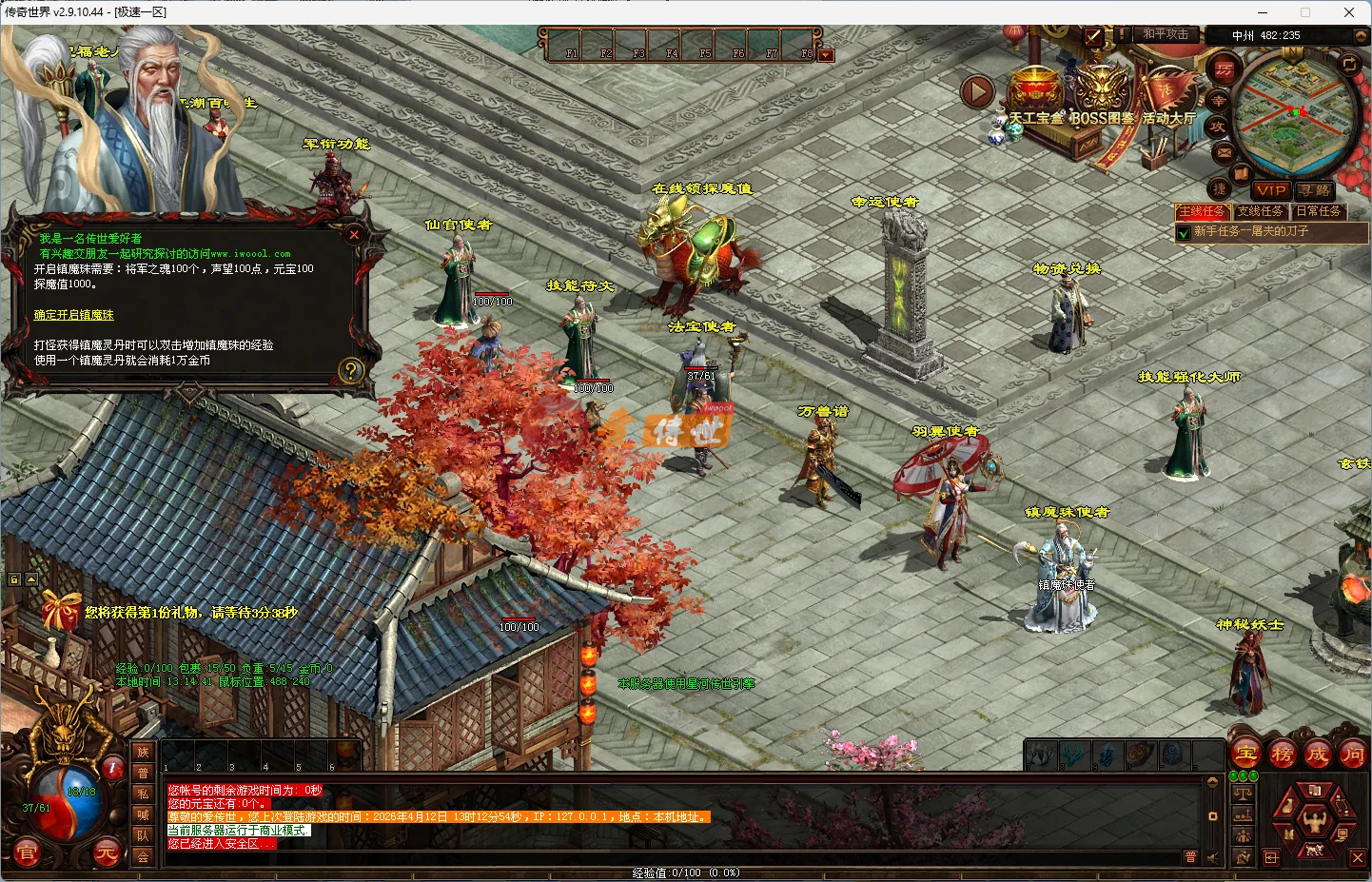Click the 问 help icon near the hexagon menu
The image size is (1372, 882).
click(1354, 754)
